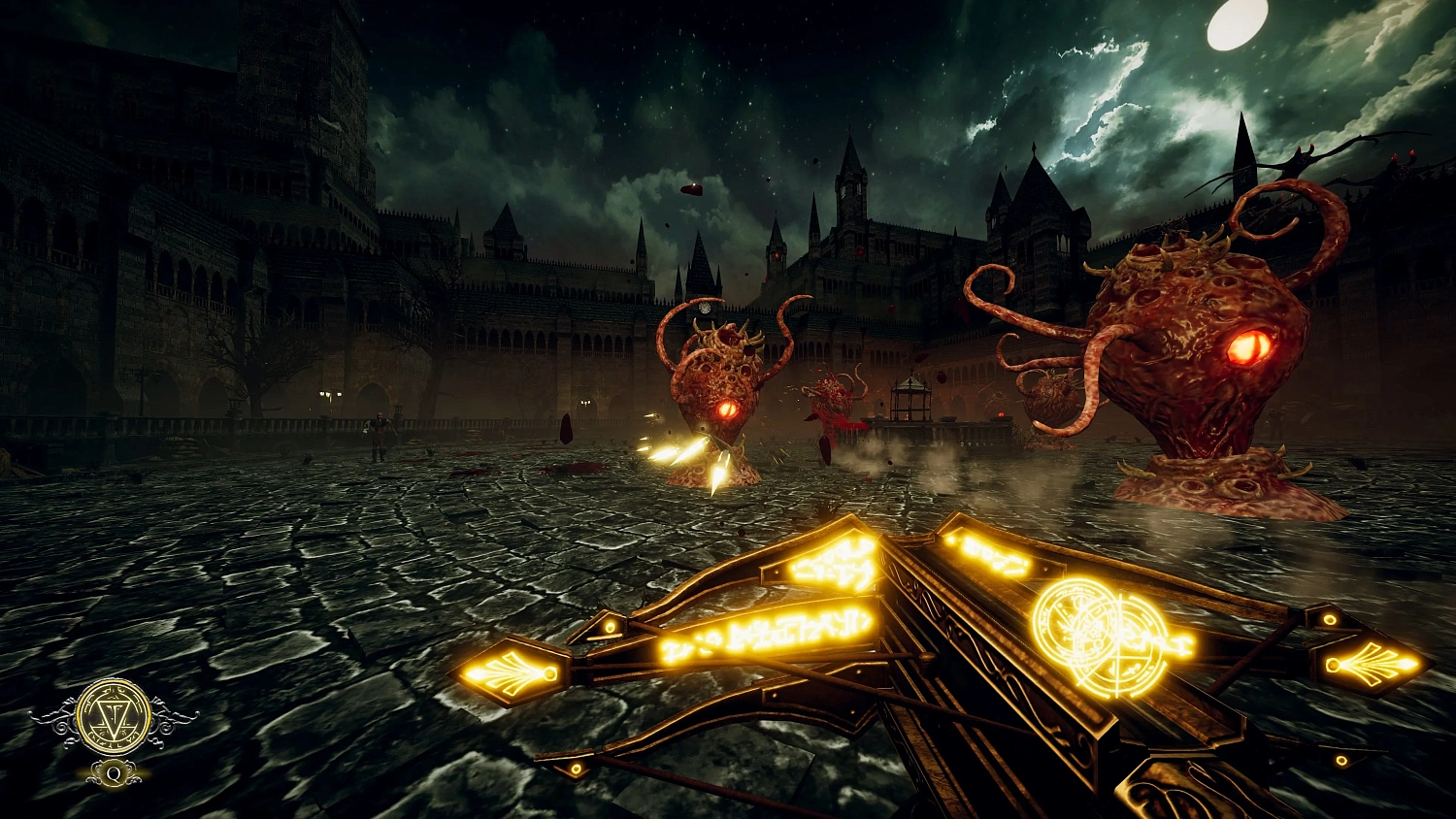Screen dimensions: 1456x819
Task: Click the glowing circular emblem above the Q keybind
Action: click(112, 716)
